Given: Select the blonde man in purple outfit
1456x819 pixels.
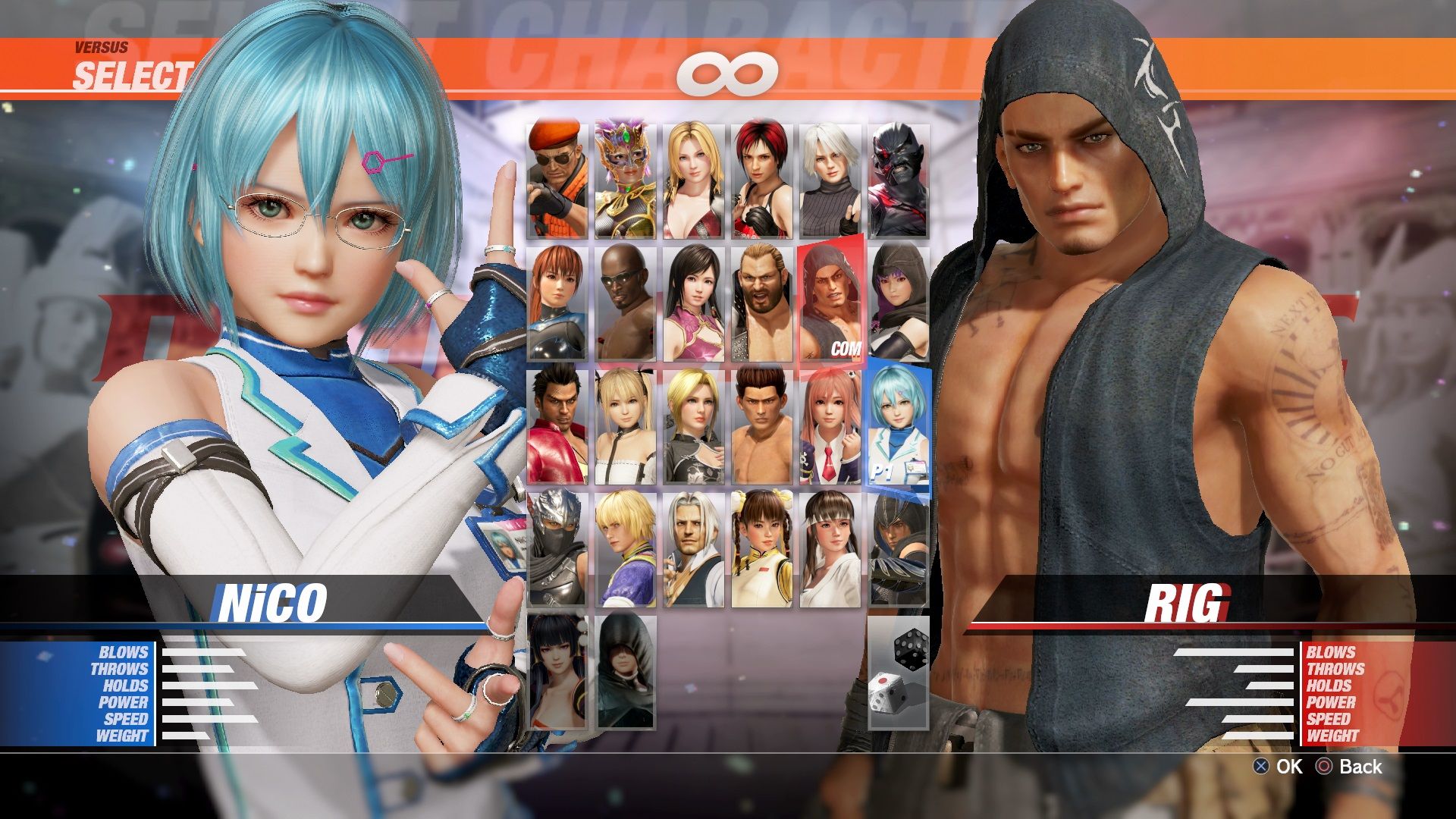Looking at the screenshot, I should pos(626,549).
